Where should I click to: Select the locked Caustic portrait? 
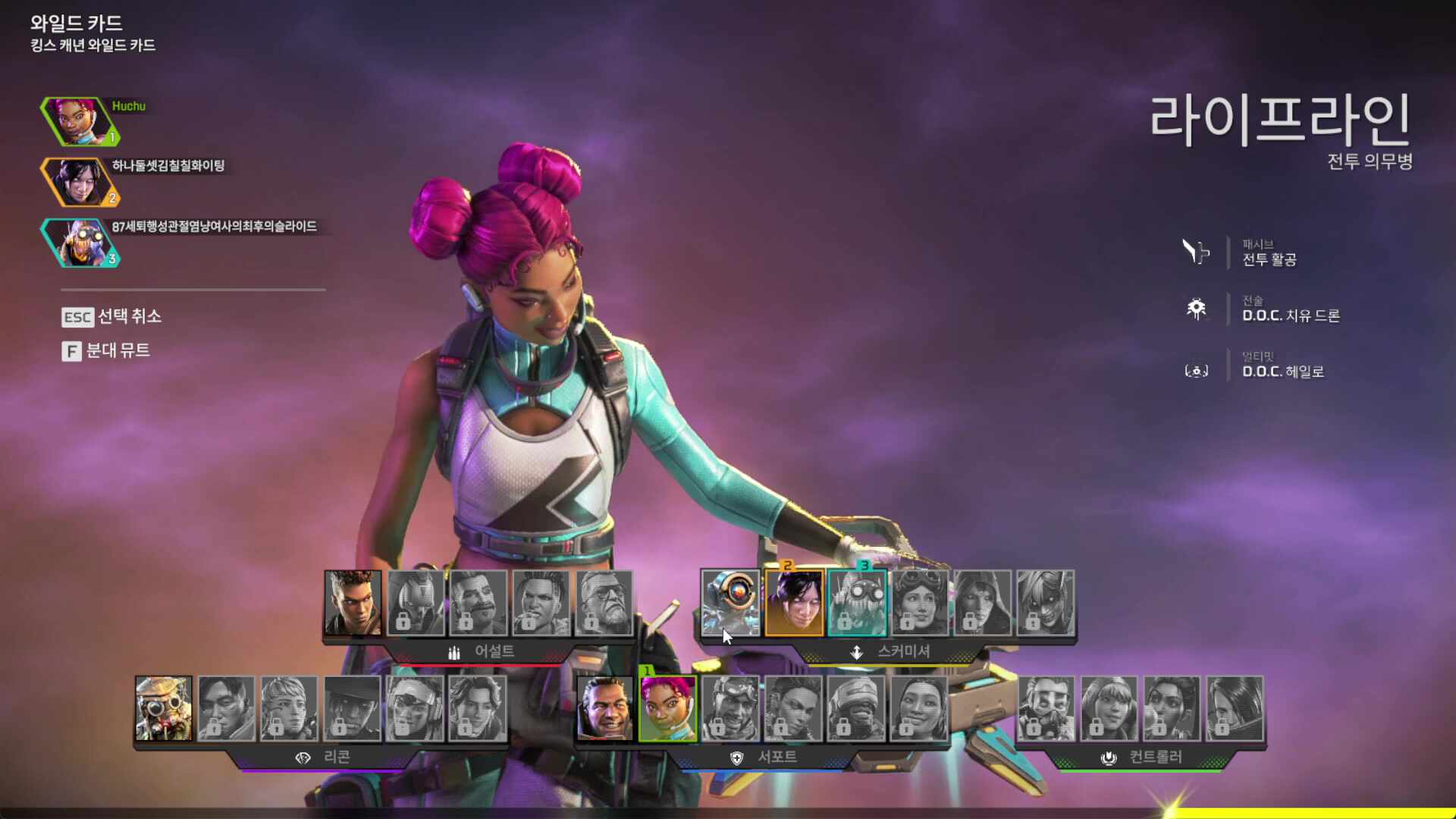point(1046,708)
